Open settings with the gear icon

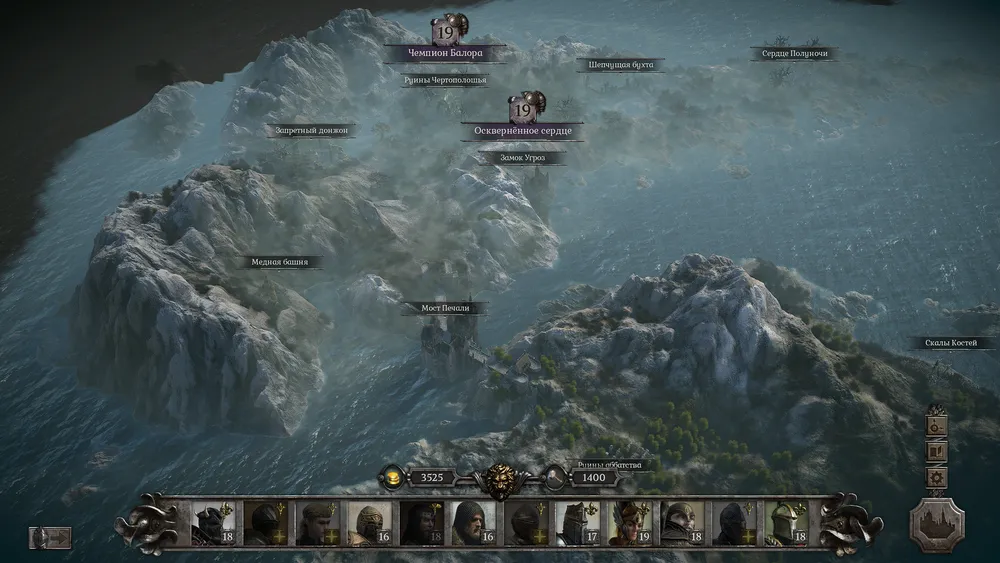(x=937, y=478)
